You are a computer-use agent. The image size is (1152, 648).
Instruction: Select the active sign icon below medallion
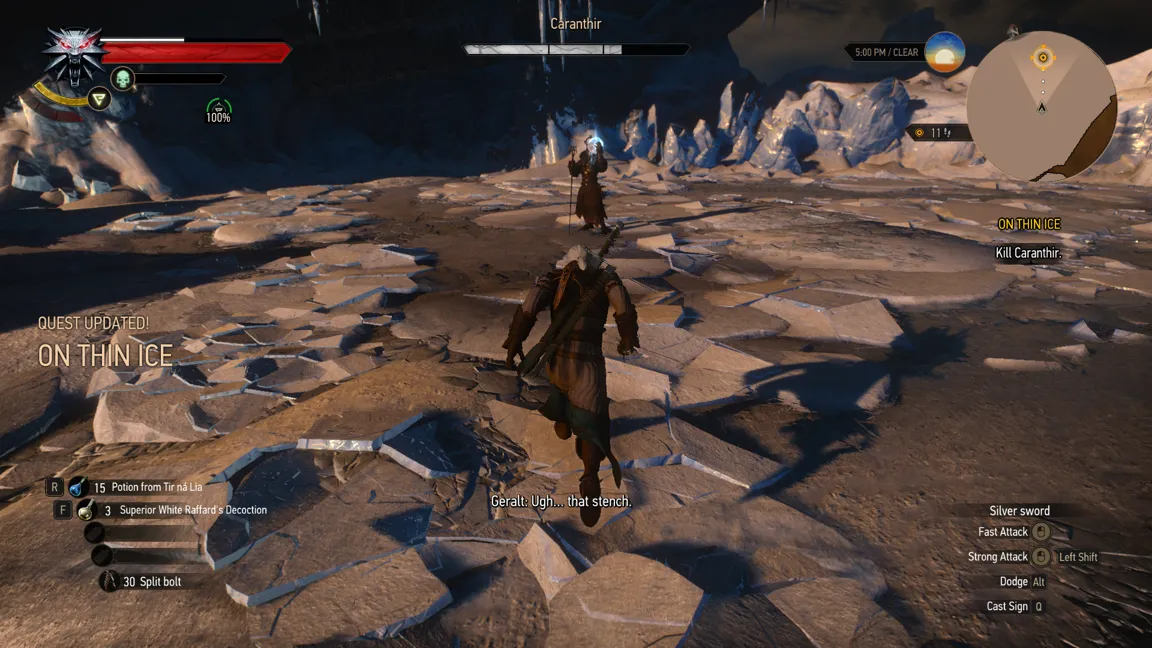(x=98, y=98)
